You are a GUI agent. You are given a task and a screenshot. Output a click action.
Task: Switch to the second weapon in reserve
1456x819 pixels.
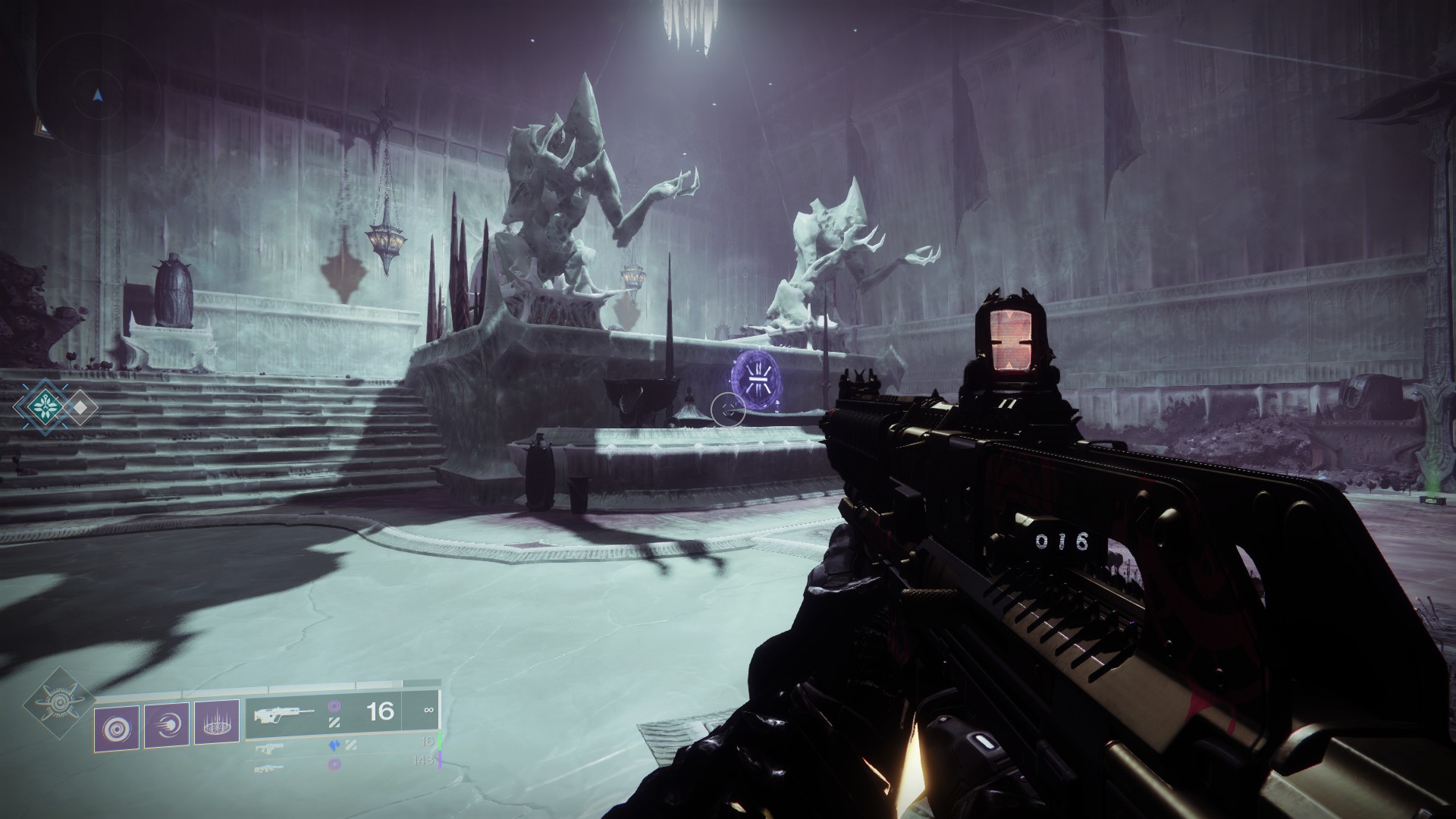pyautogui.click(x=269, y=748)
